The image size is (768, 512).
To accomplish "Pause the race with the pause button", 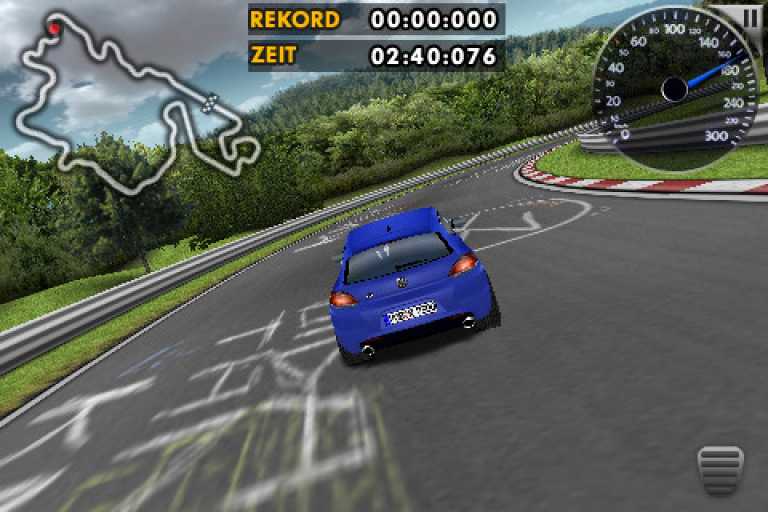I will [x=751, y=15].
